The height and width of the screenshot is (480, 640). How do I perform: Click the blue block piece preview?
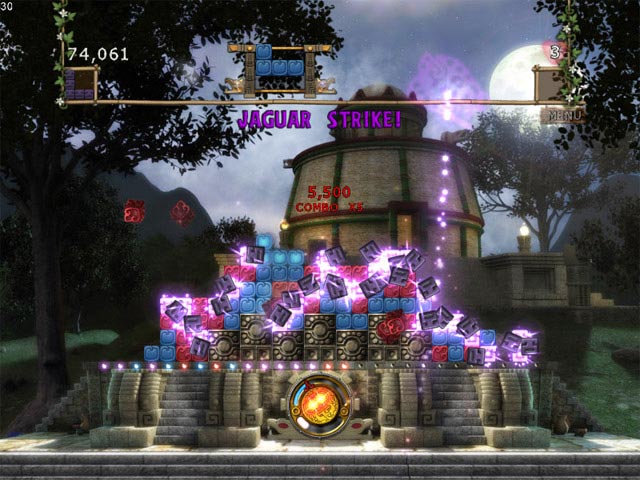[x=279, y=60]
